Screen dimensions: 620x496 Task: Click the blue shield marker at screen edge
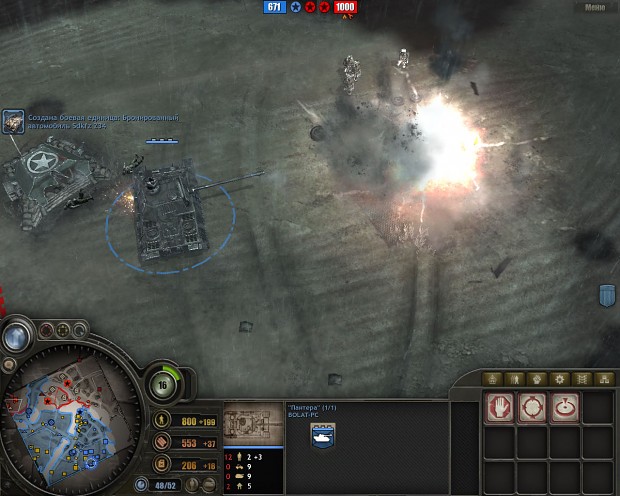pos(607,295)
